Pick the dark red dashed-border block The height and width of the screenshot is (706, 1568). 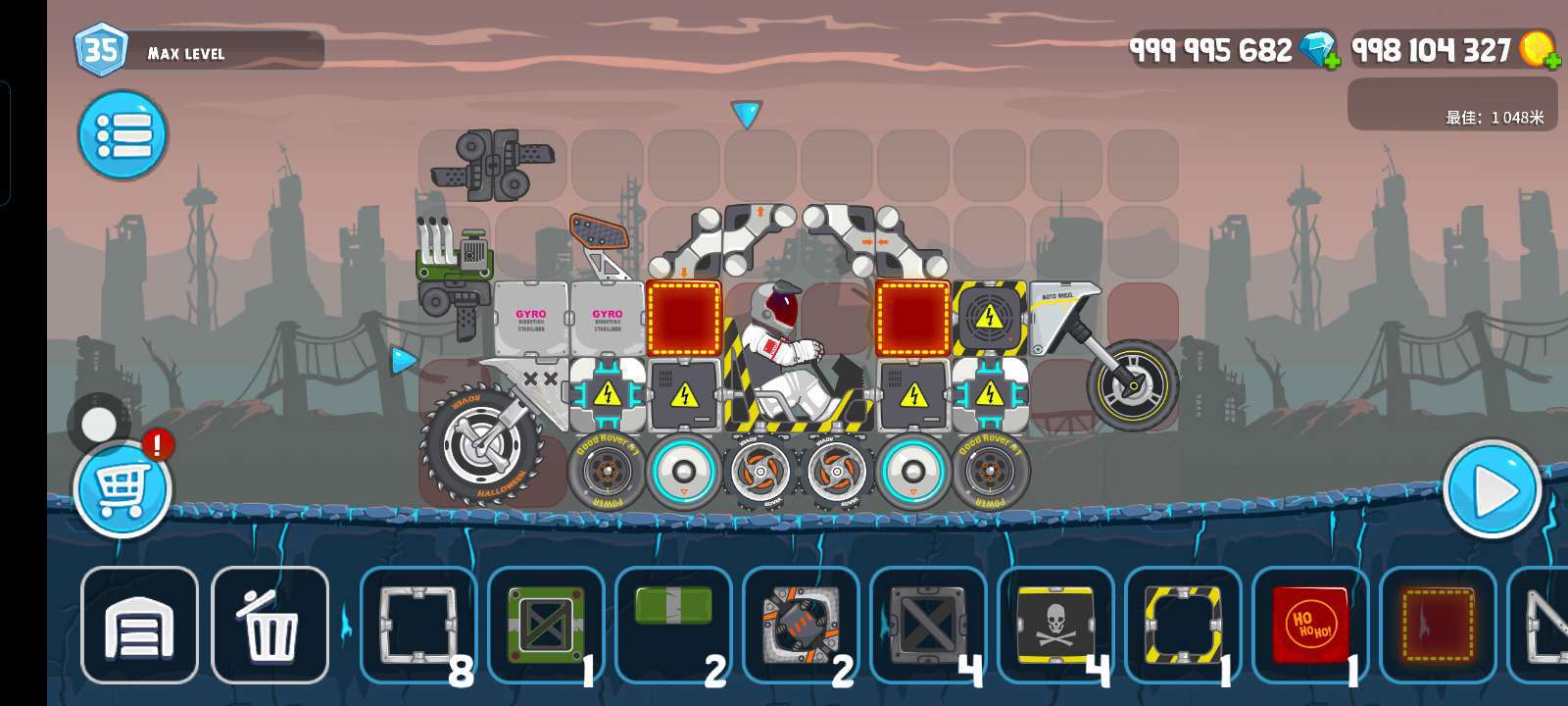click(1438, 625)
